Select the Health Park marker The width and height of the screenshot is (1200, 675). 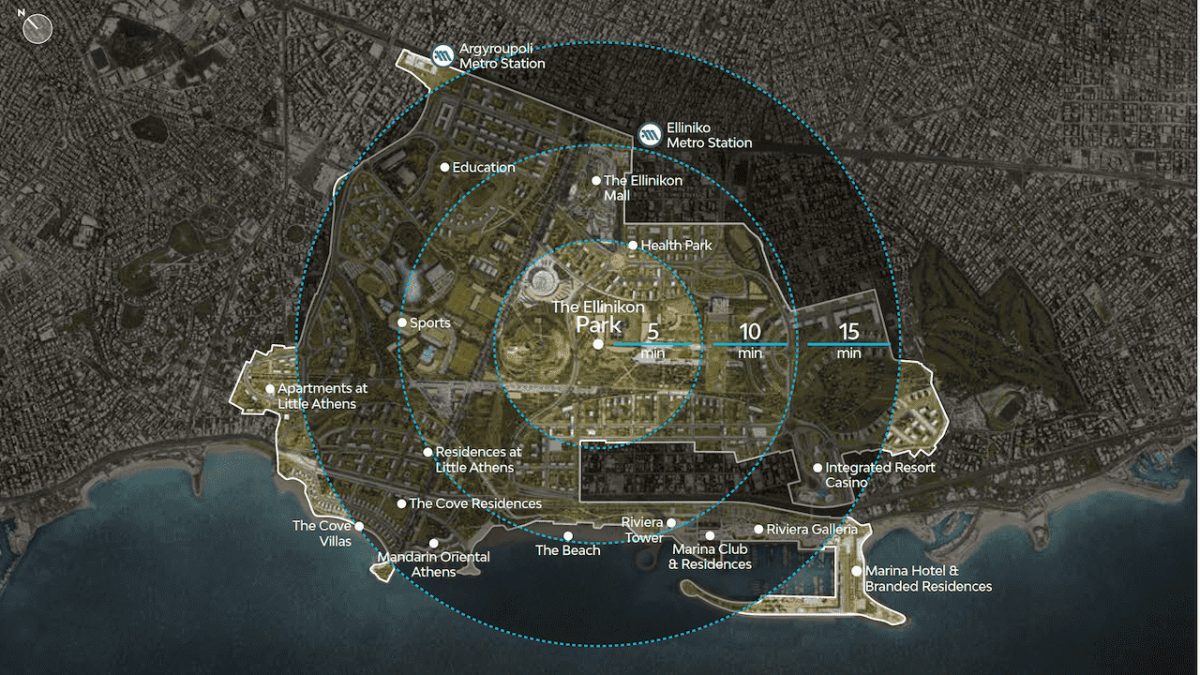[632, 245]
